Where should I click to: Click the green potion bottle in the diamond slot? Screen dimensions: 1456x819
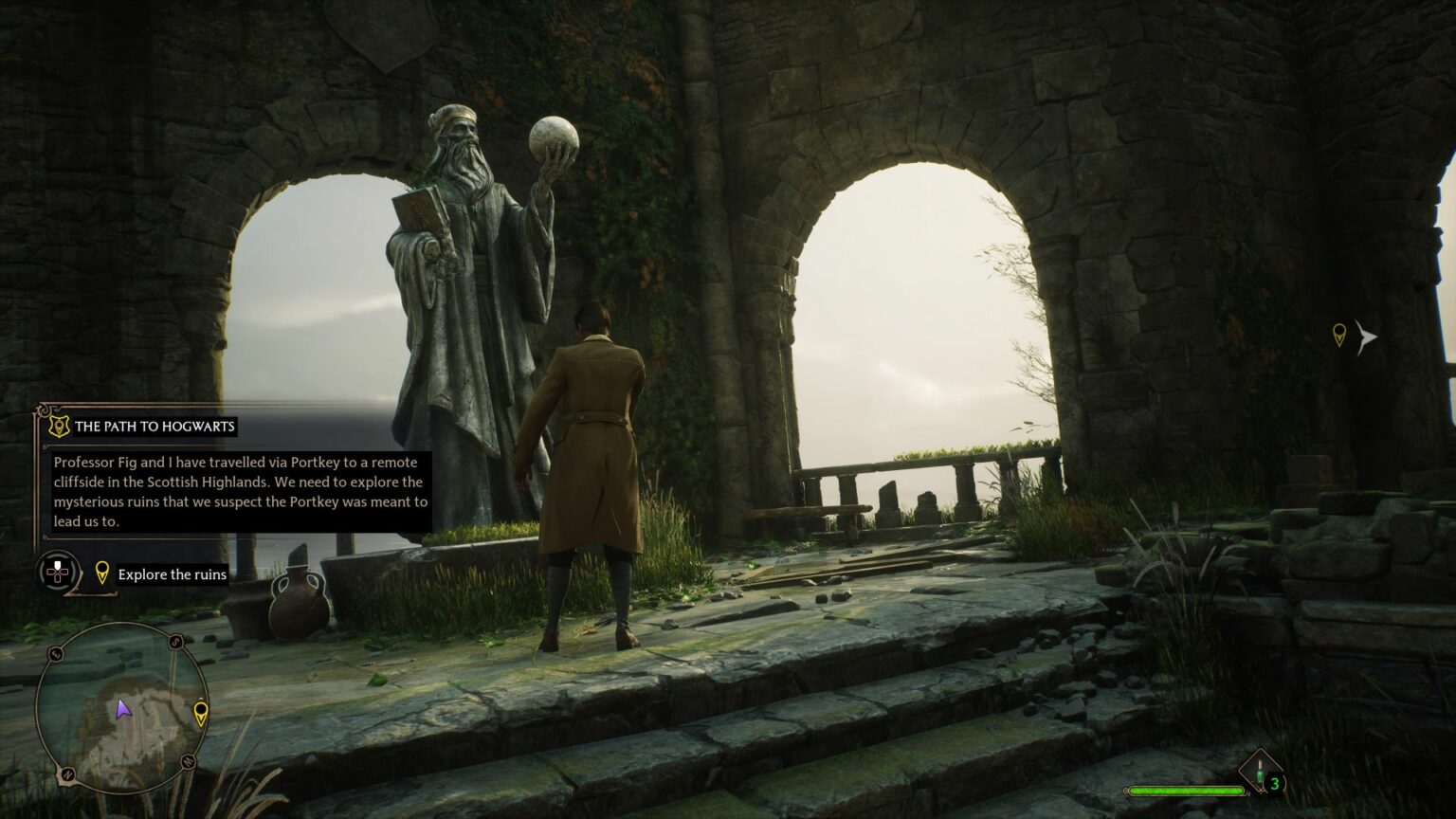[x=1260, y=774]
